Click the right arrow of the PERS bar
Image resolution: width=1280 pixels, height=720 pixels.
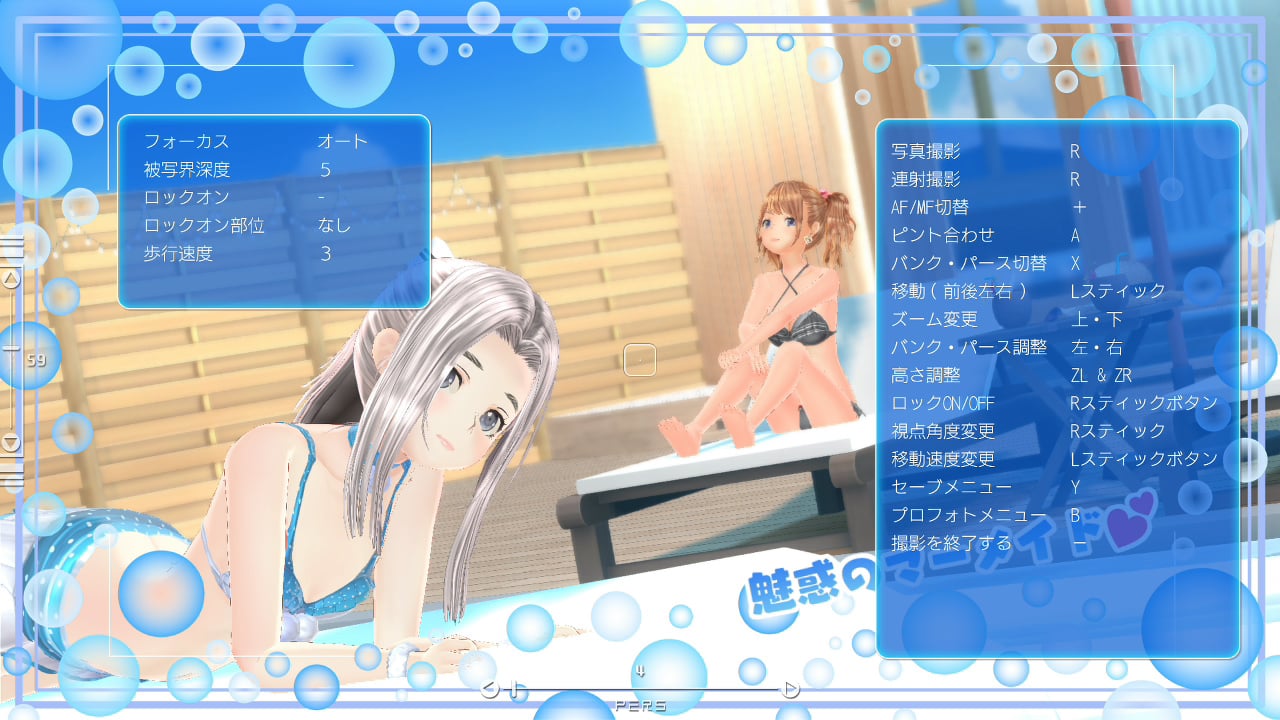791,688
